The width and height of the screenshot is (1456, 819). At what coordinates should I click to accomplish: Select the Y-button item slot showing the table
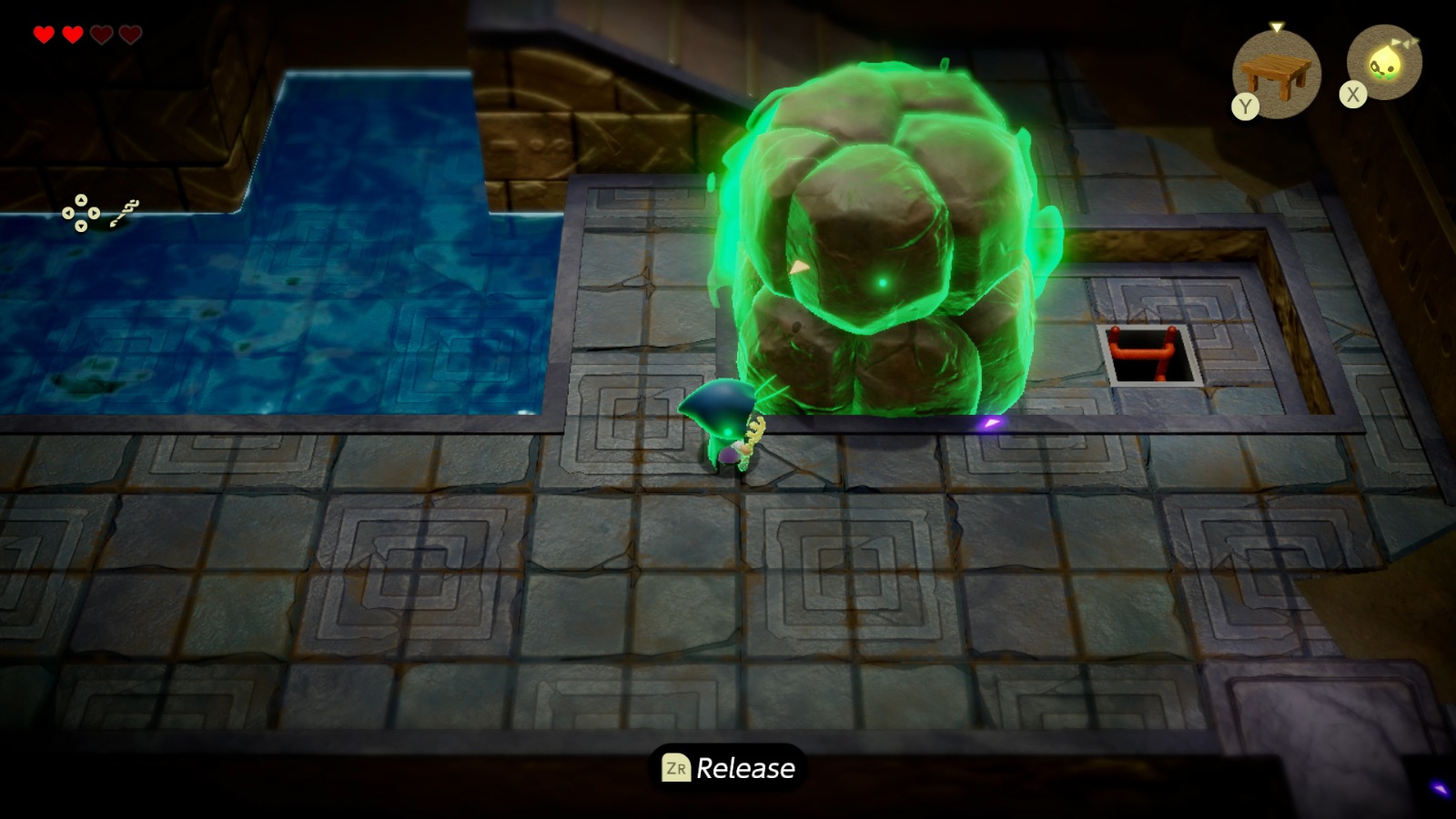pos(1277,71)
